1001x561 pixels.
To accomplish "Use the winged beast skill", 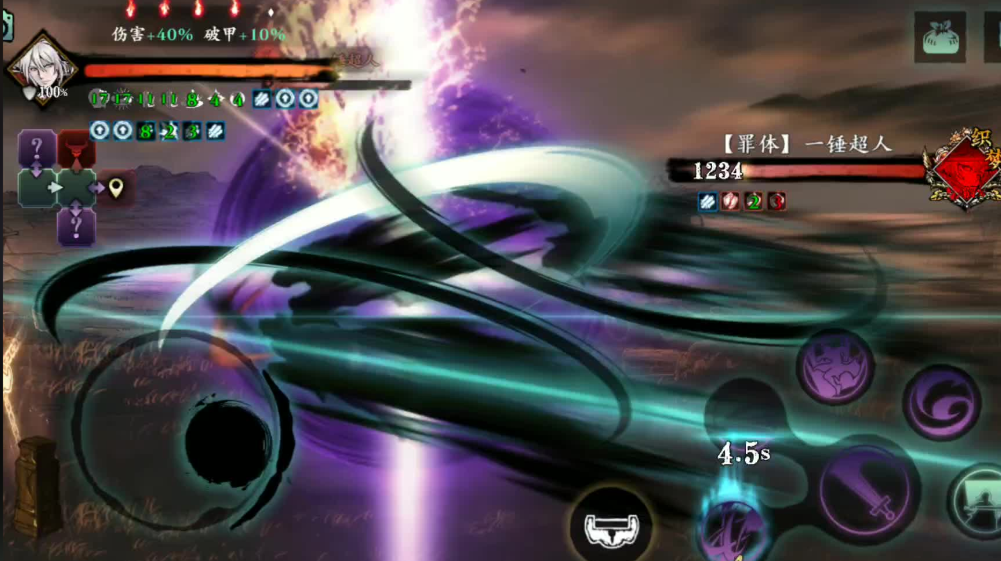I will [x=835, y=367].
